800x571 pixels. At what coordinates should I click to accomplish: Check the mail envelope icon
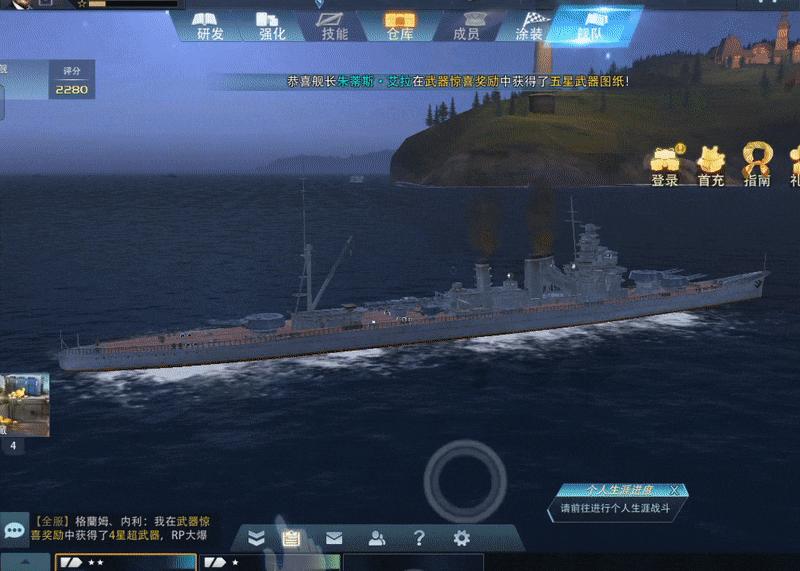pos(334,538)
